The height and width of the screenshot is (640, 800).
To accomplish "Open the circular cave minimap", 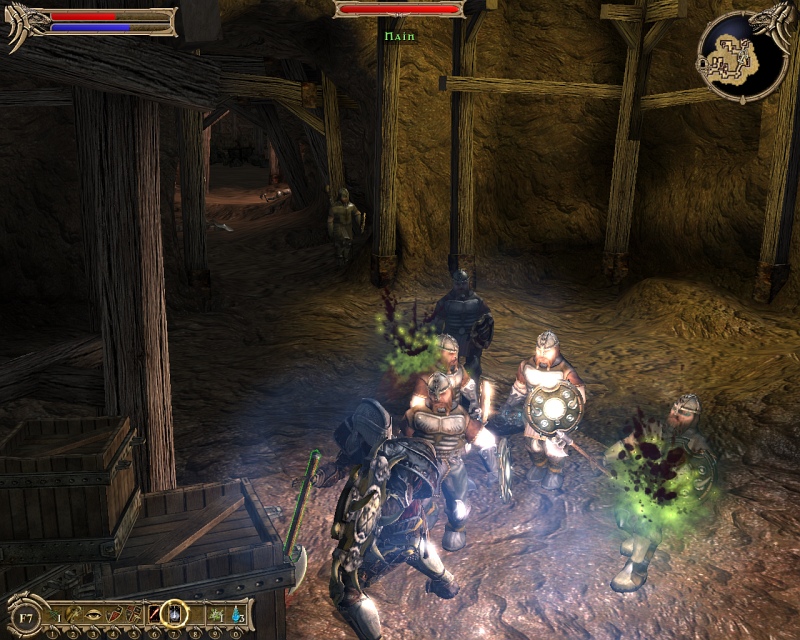I will click(x=742, y=55).
